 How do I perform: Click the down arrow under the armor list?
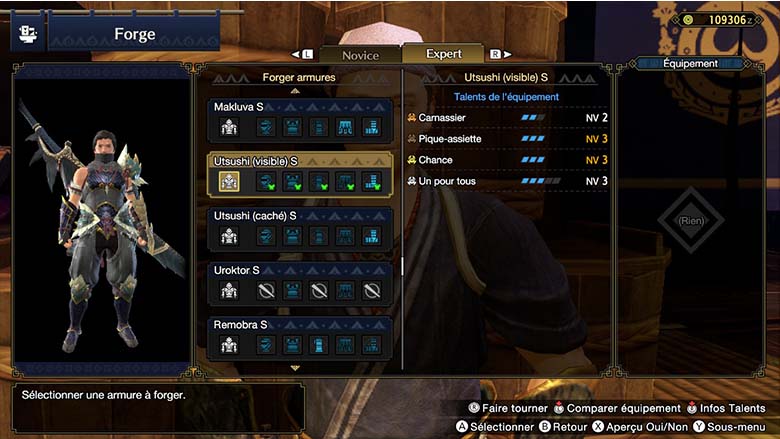click(295, 368)
